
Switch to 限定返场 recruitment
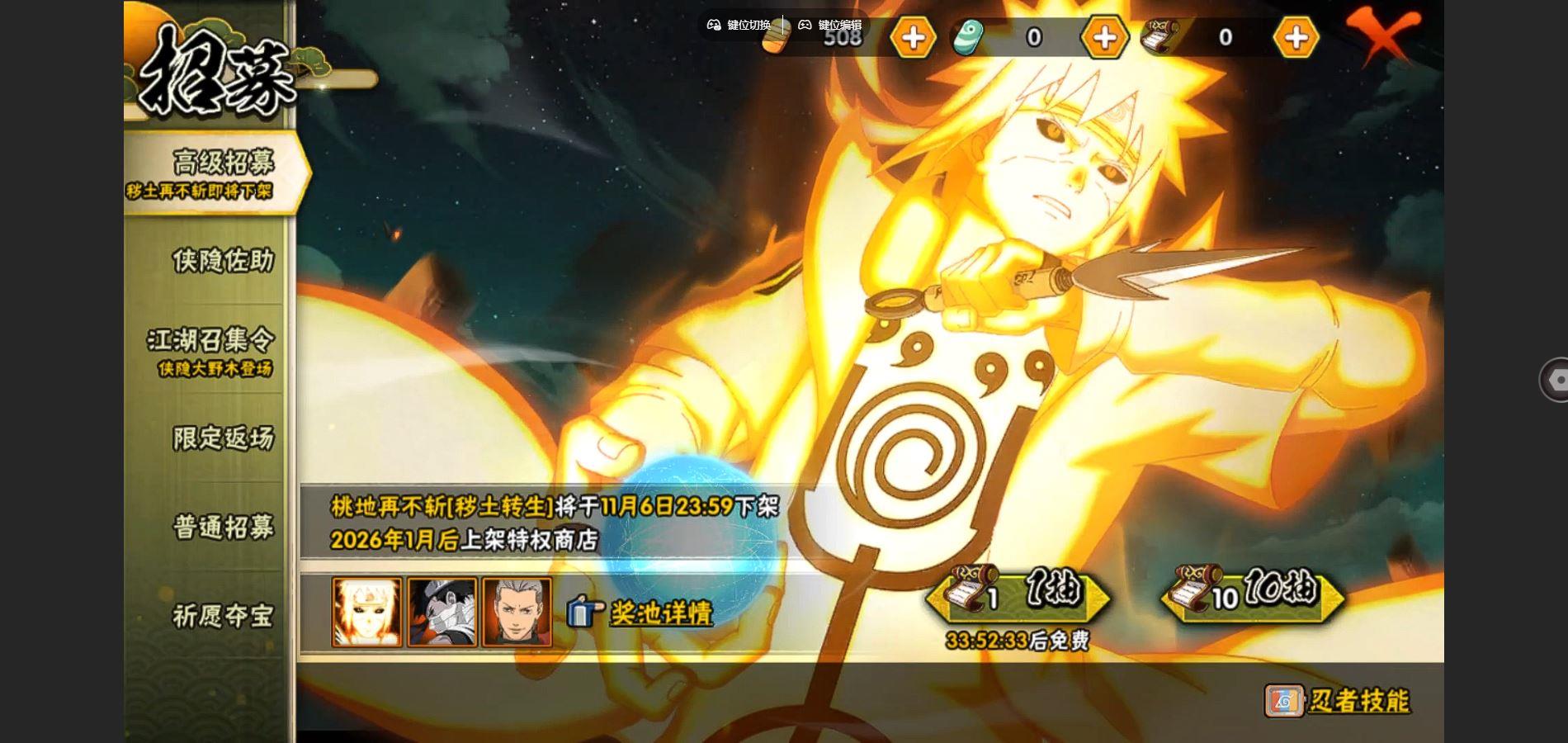[x=222, y=438]
